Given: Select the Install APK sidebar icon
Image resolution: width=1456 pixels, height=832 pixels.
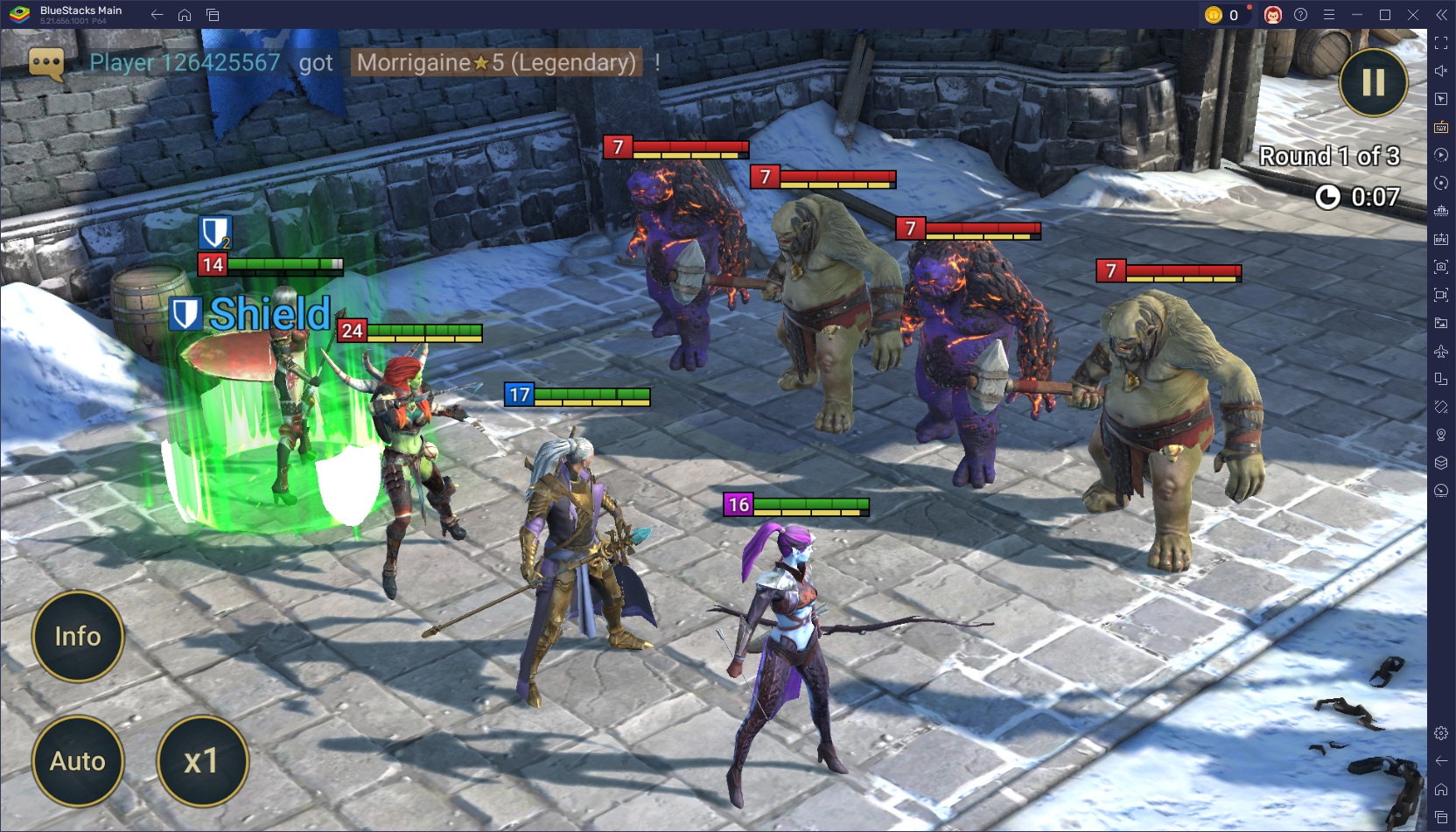Looking at the screenshot, I should 1440,237.
